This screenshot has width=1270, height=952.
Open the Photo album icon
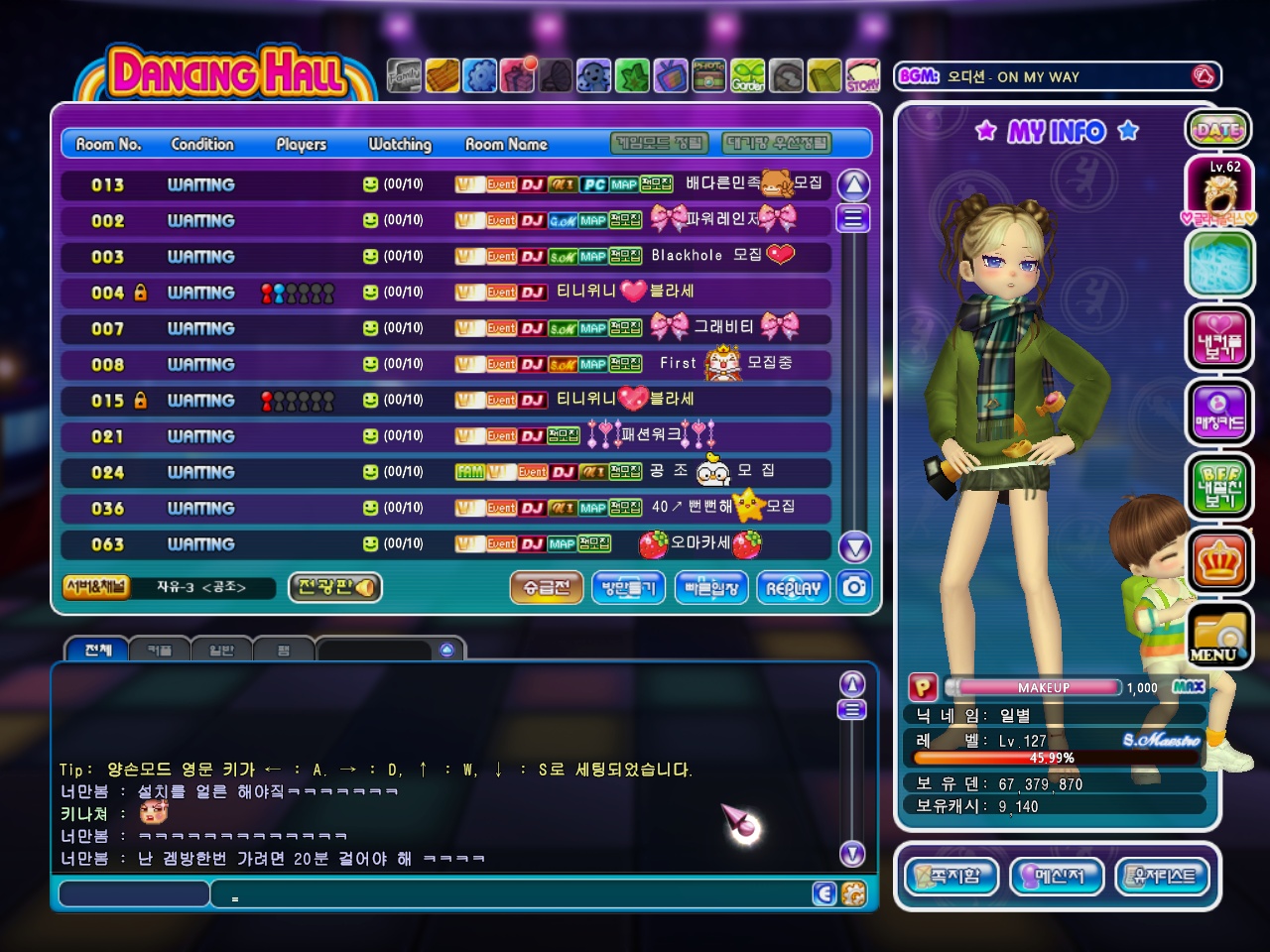click(709, 76)
